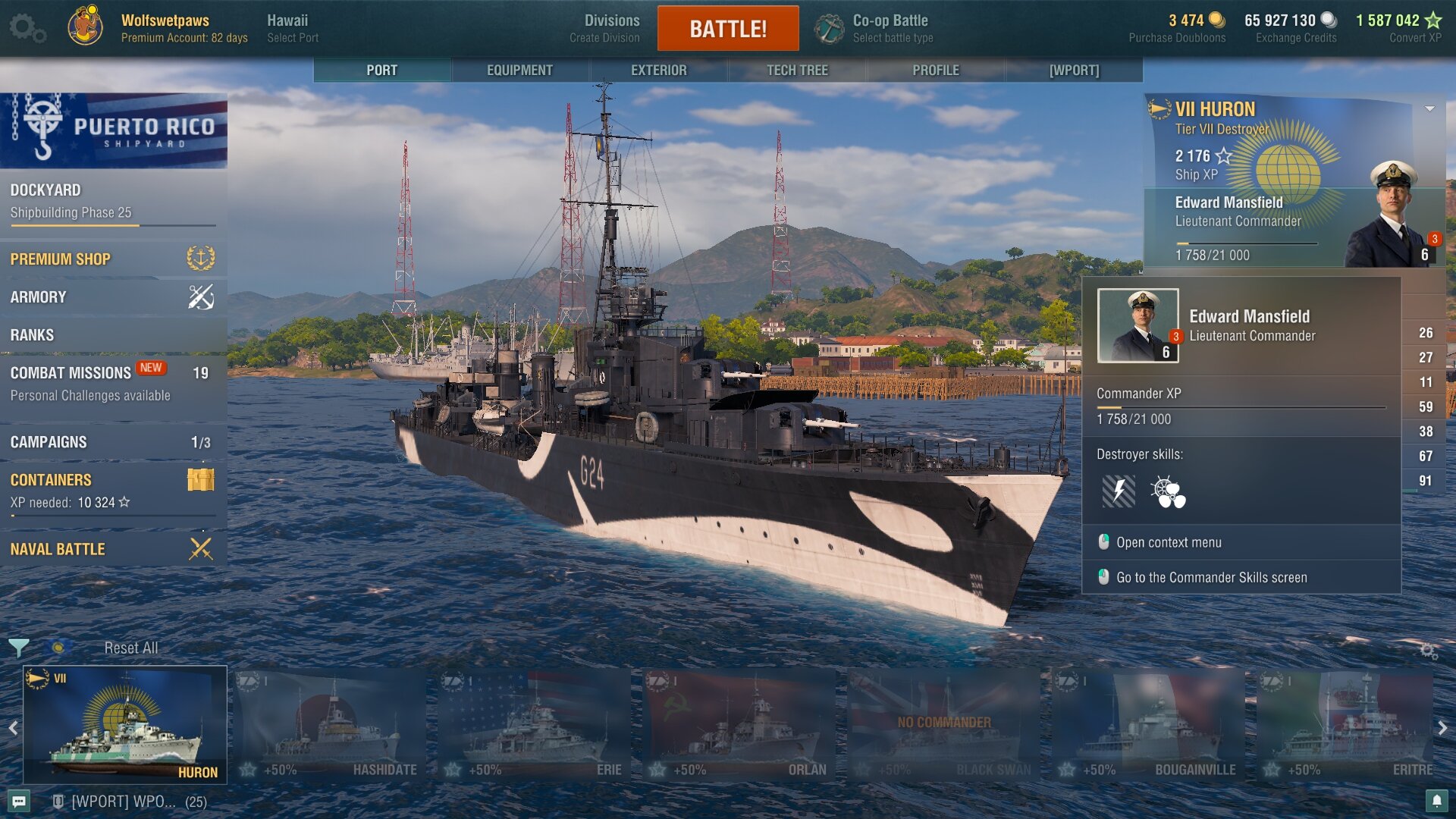Open the Armory
1456x819 pixels.
click(x=112, y=297)
